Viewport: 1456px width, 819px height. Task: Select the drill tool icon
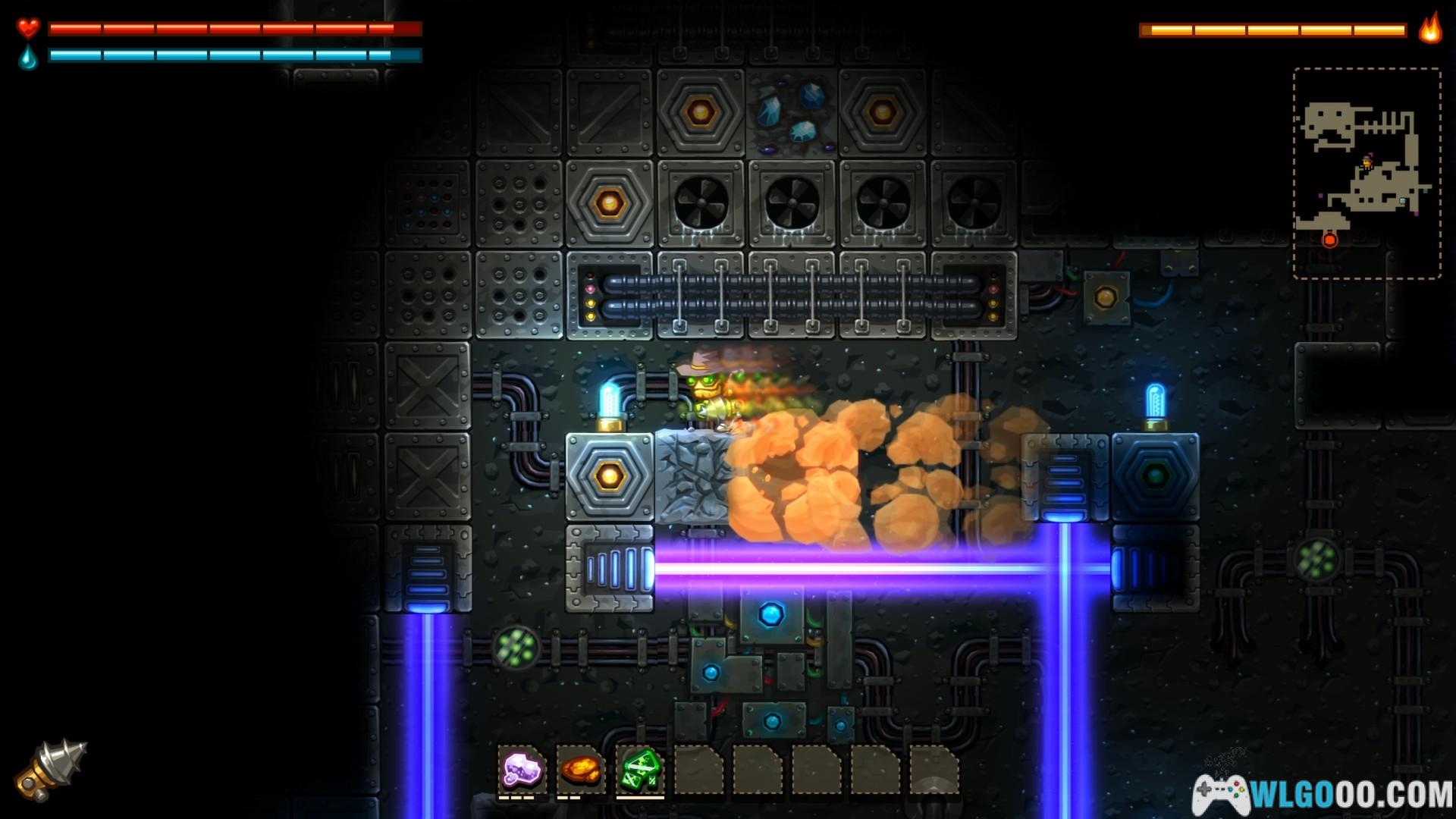(51, 769)
